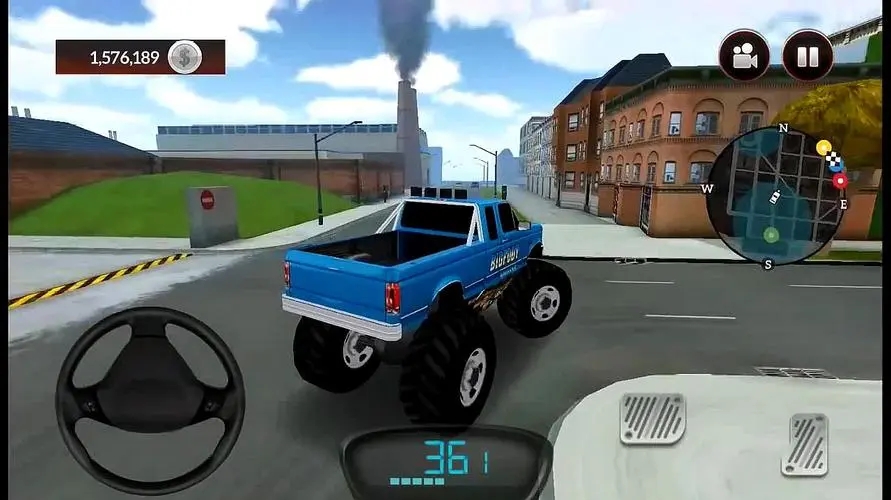The image size is (891, 500).
Task: Apply the brake pedal
Action: point(653,418)
